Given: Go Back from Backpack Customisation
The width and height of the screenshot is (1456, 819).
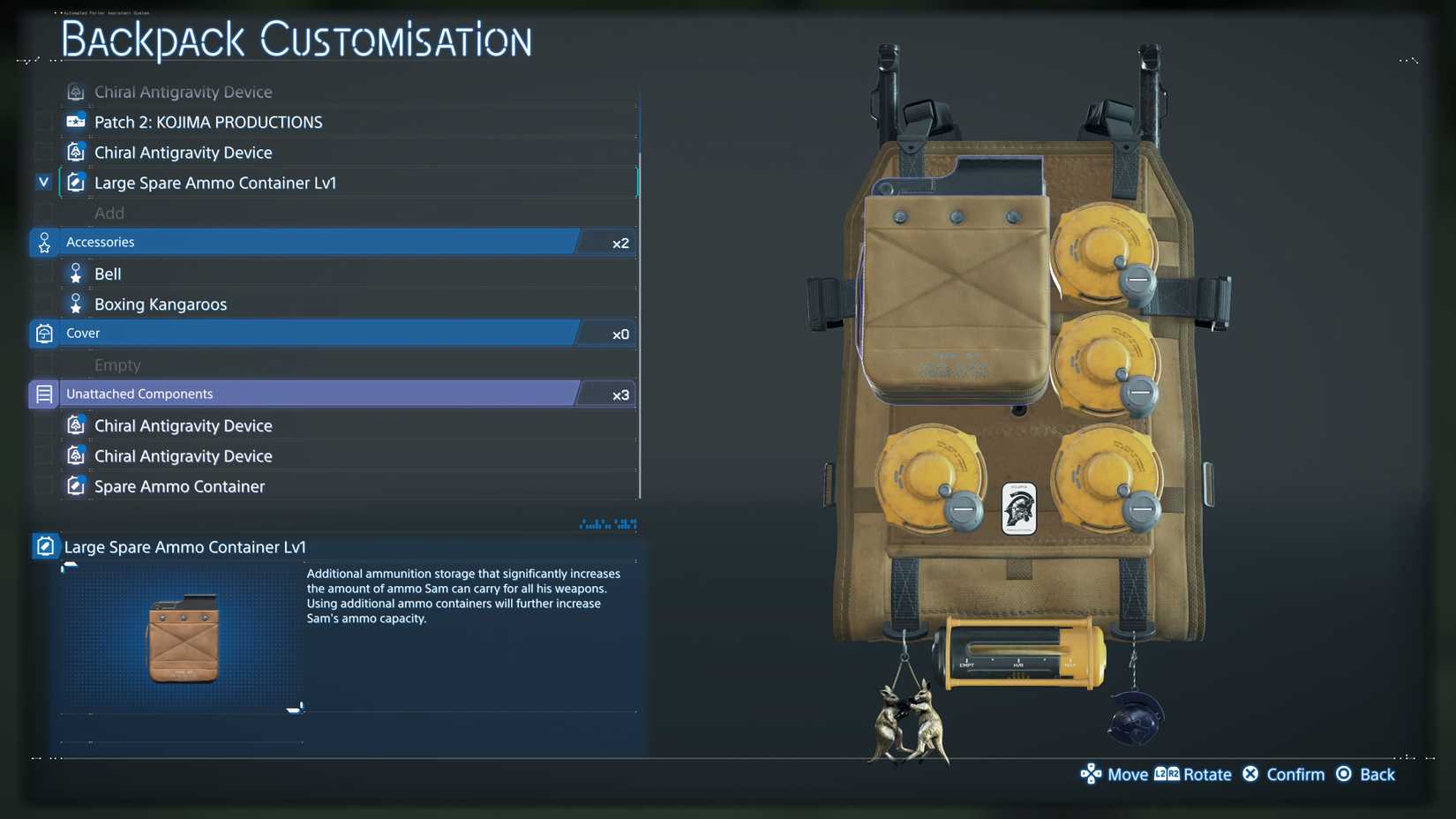Looking at the screenshot, I should tap(1366, 774).
